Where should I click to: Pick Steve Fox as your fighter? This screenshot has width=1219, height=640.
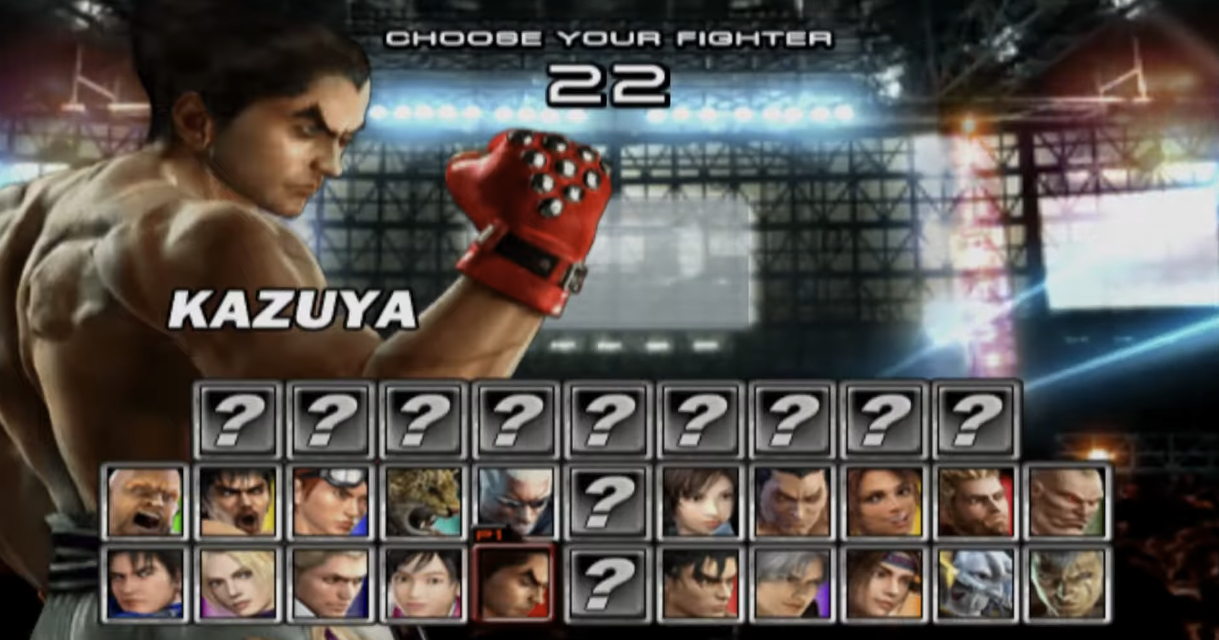(x=330, y=582)
